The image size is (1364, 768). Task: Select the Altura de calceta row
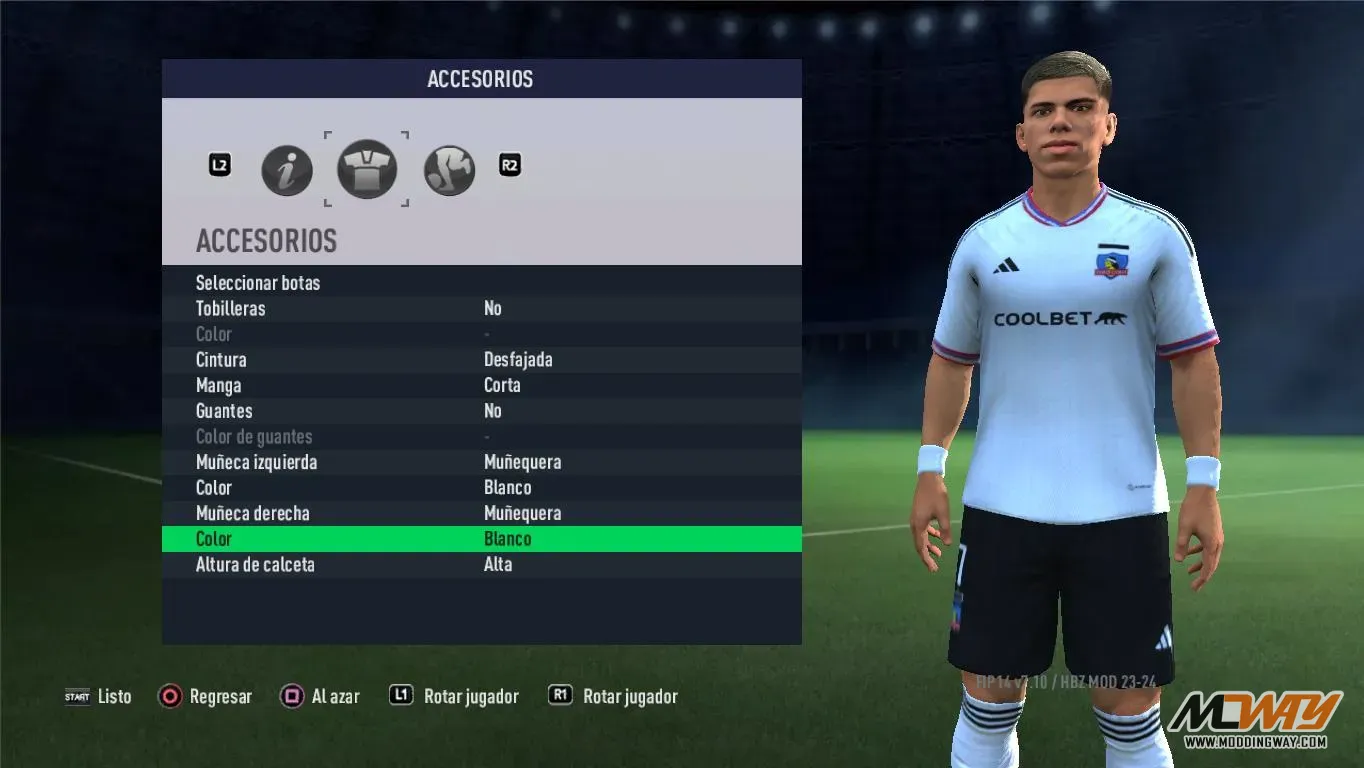[255, 565]
